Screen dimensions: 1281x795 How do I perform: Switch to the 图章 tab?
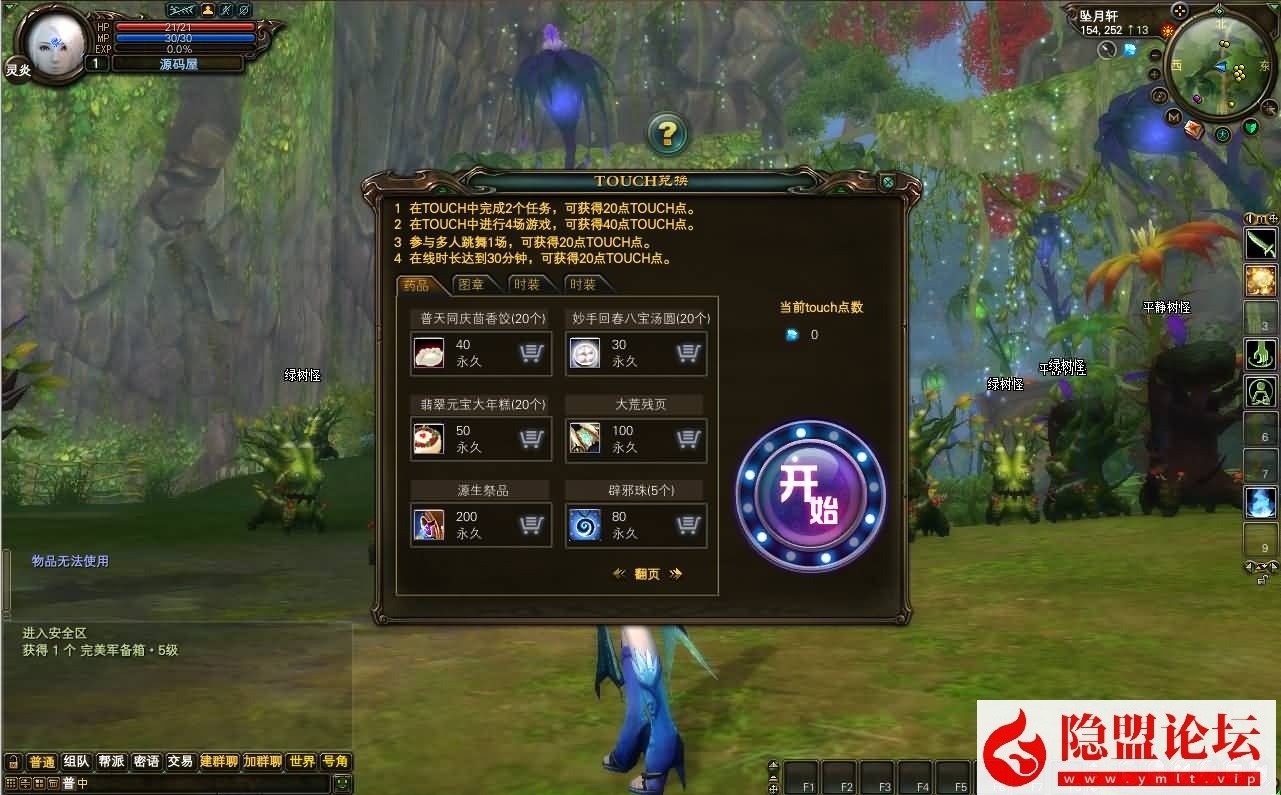click(x=474, y=283)
